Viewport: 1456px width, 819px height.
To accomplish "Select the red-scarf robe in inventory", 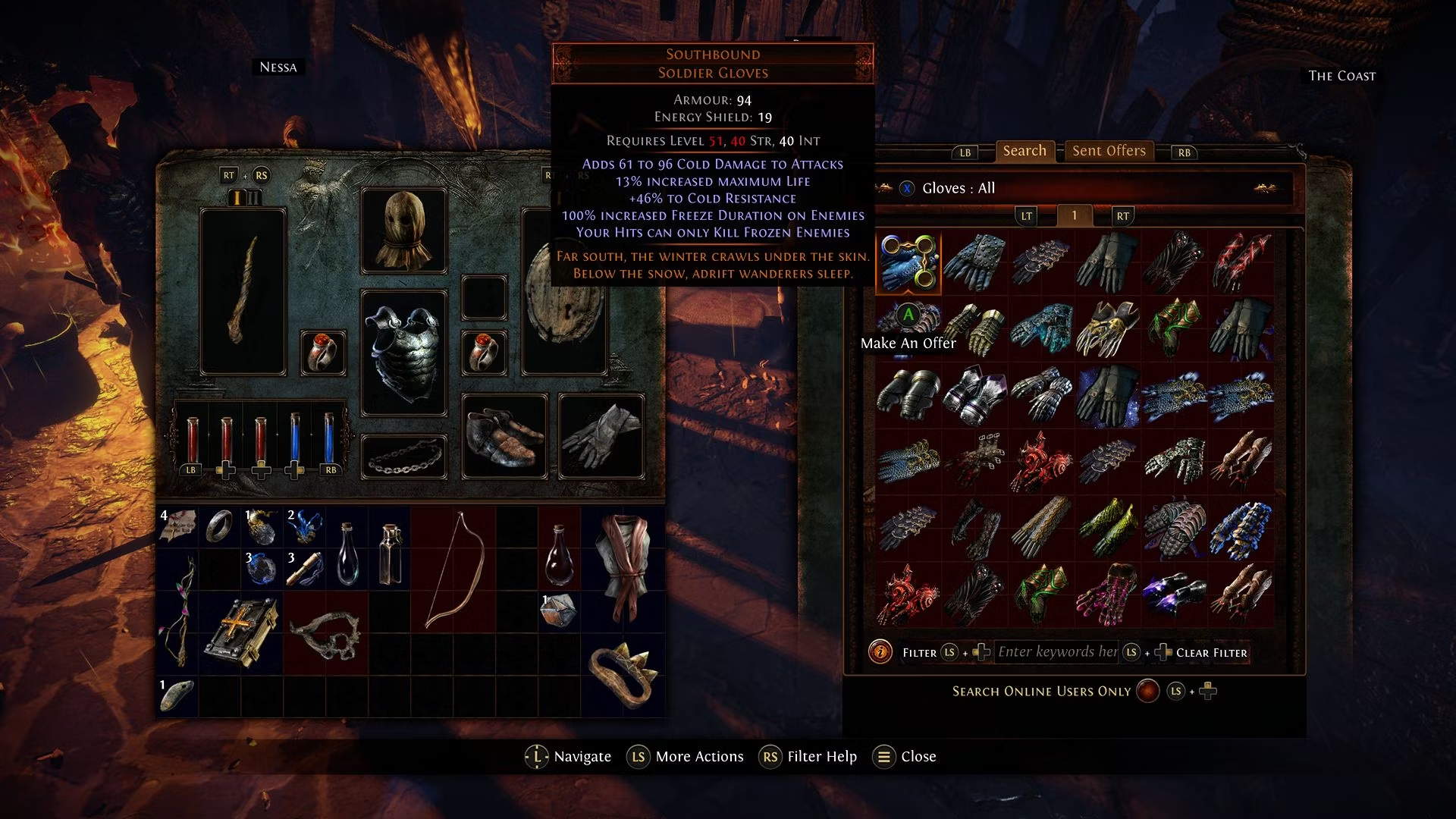I will [x=623, y=569].
